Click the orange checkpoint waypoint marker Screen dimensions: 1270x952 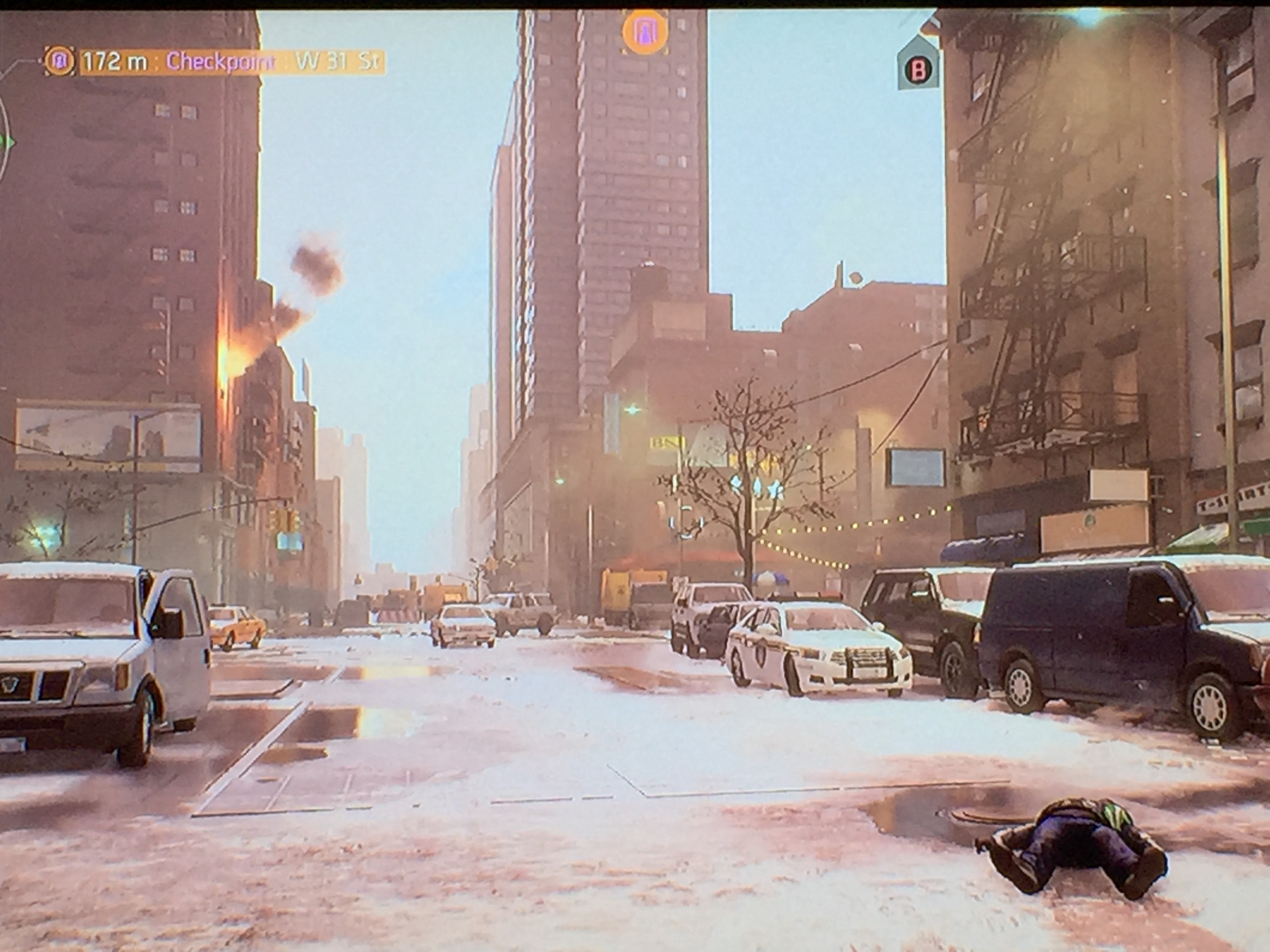pos(645,32)
